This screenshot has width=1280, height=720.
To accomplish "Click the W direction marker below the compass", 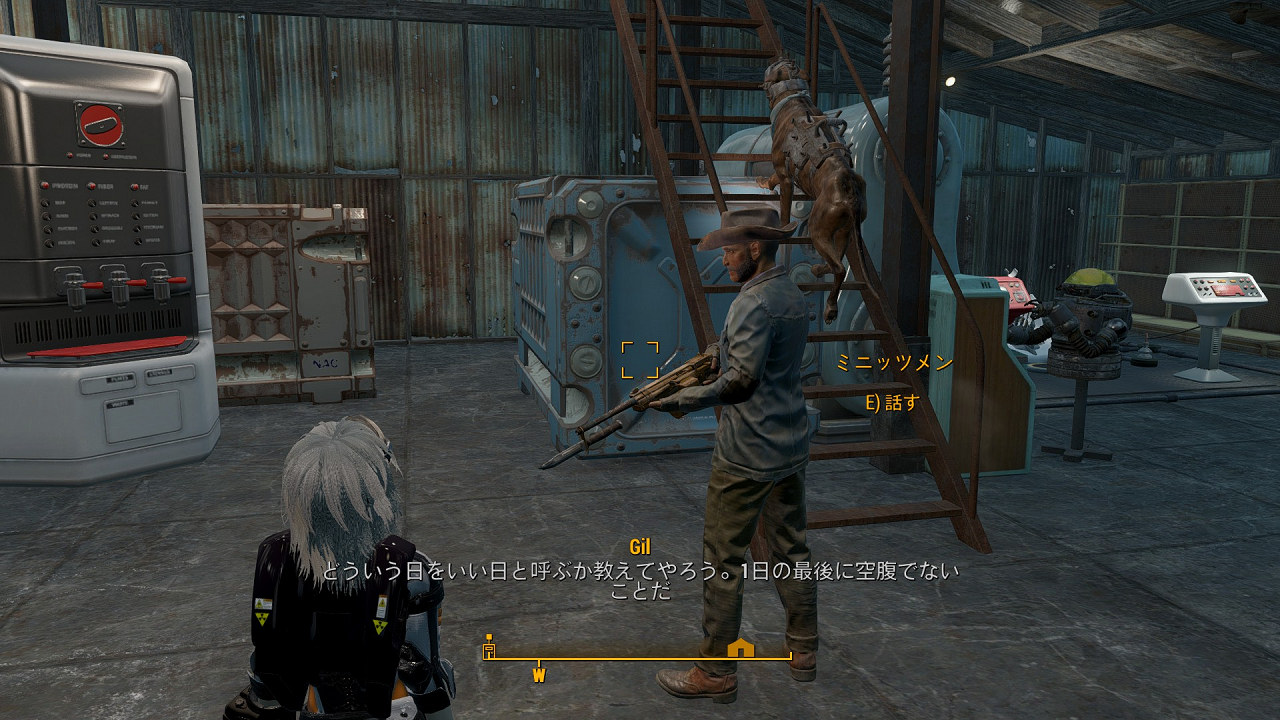I will [539, 674].
